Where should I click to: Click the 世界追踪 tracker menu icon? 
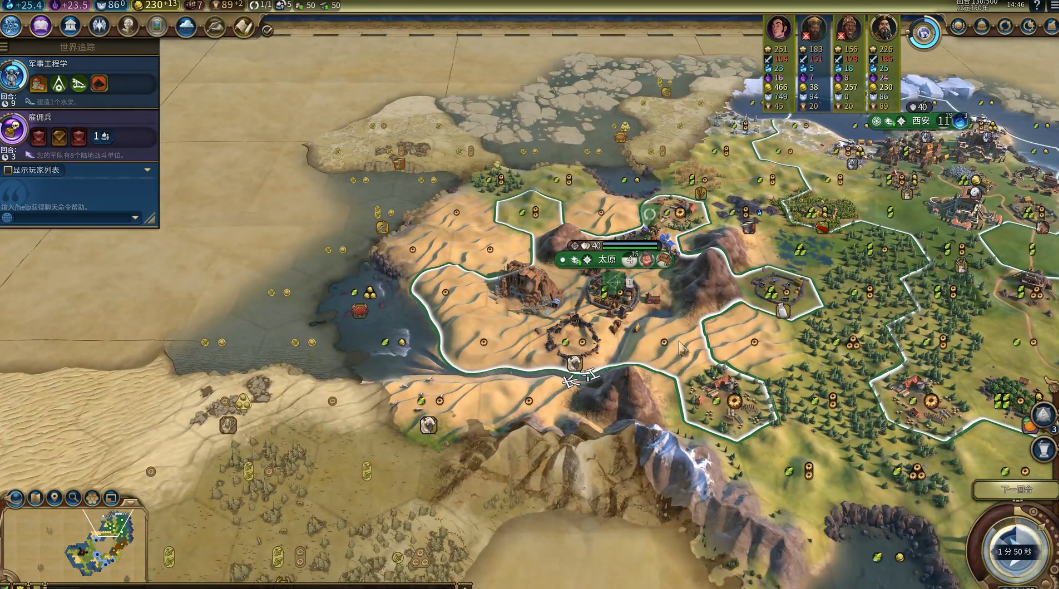(5, 47)
